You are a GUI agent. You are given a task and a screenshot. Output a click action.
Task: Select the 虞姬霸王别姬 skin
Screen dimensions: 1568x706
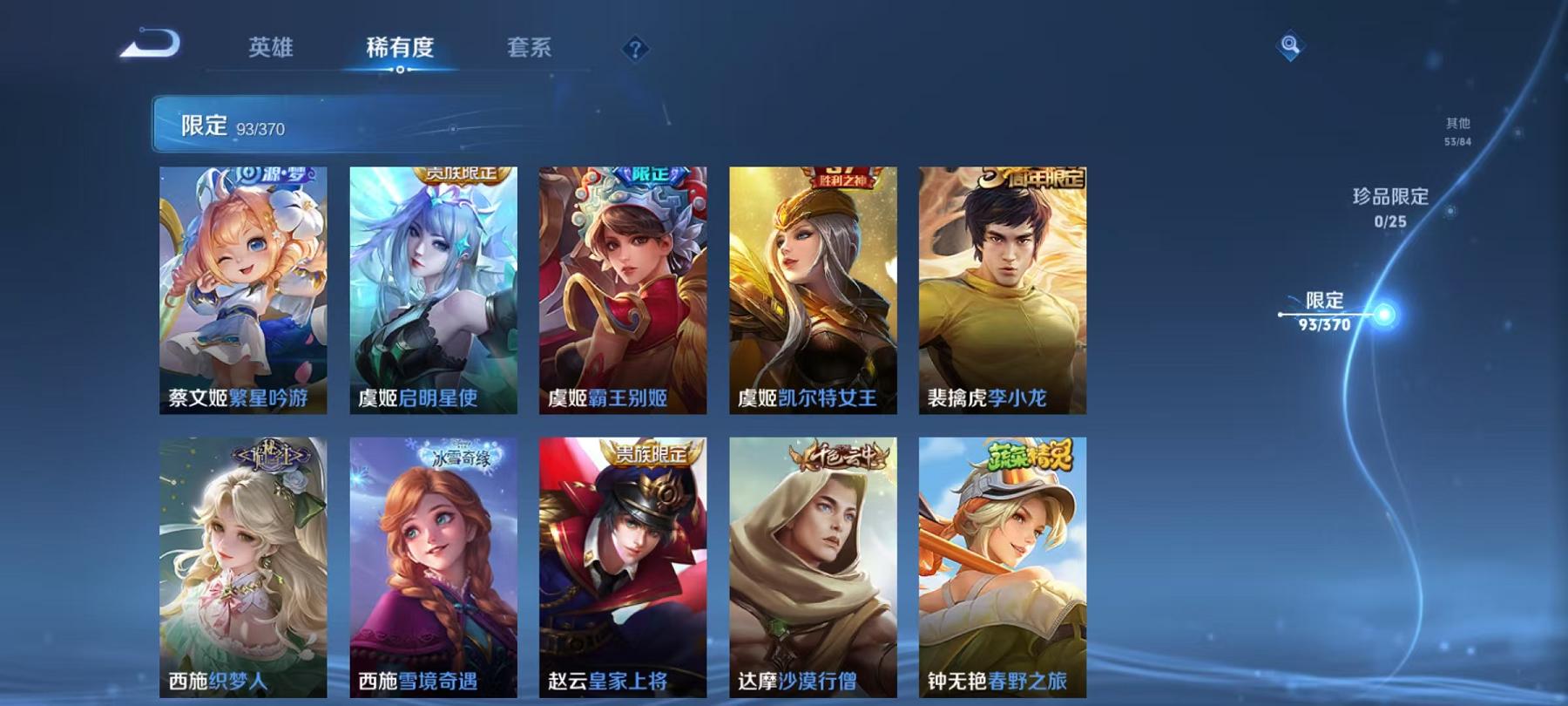(x=623, y=288)
